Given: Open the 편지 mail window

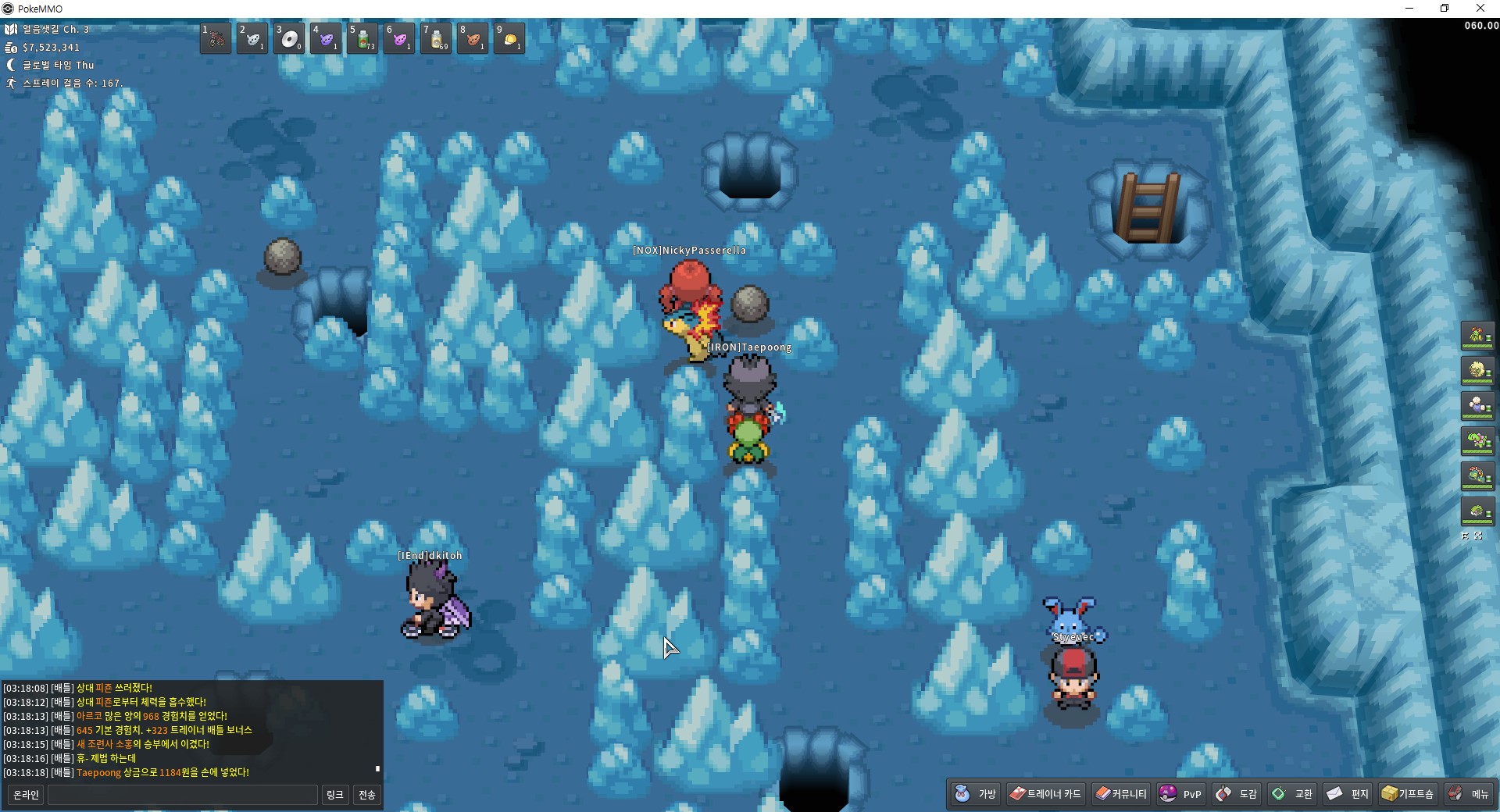Looking at the screenshot, I should point(1348,794).
